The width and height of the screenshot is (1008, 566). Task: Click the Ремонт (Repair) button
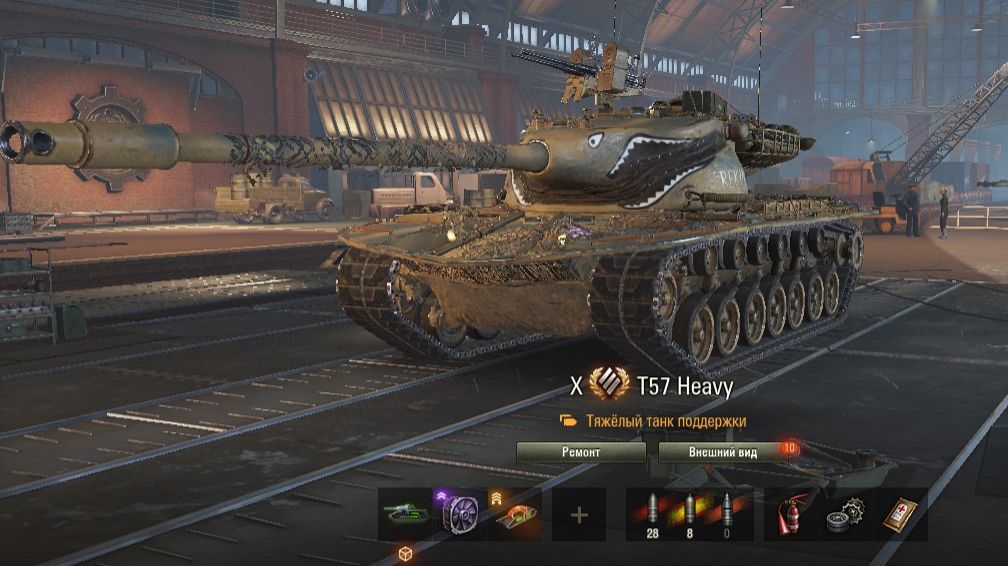(x=581, y=452)
